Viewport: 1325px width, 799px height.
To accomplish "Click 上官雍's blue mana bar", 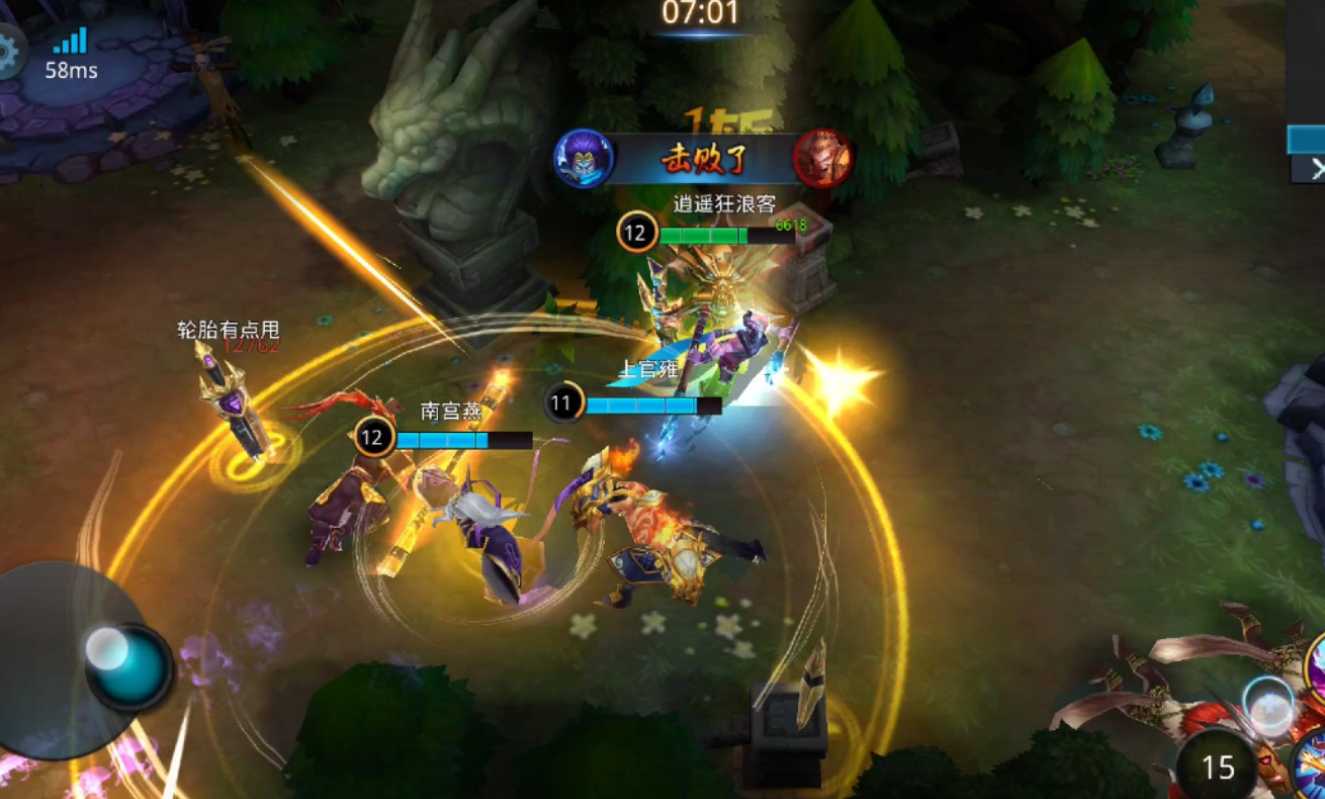I will (645, 403).
